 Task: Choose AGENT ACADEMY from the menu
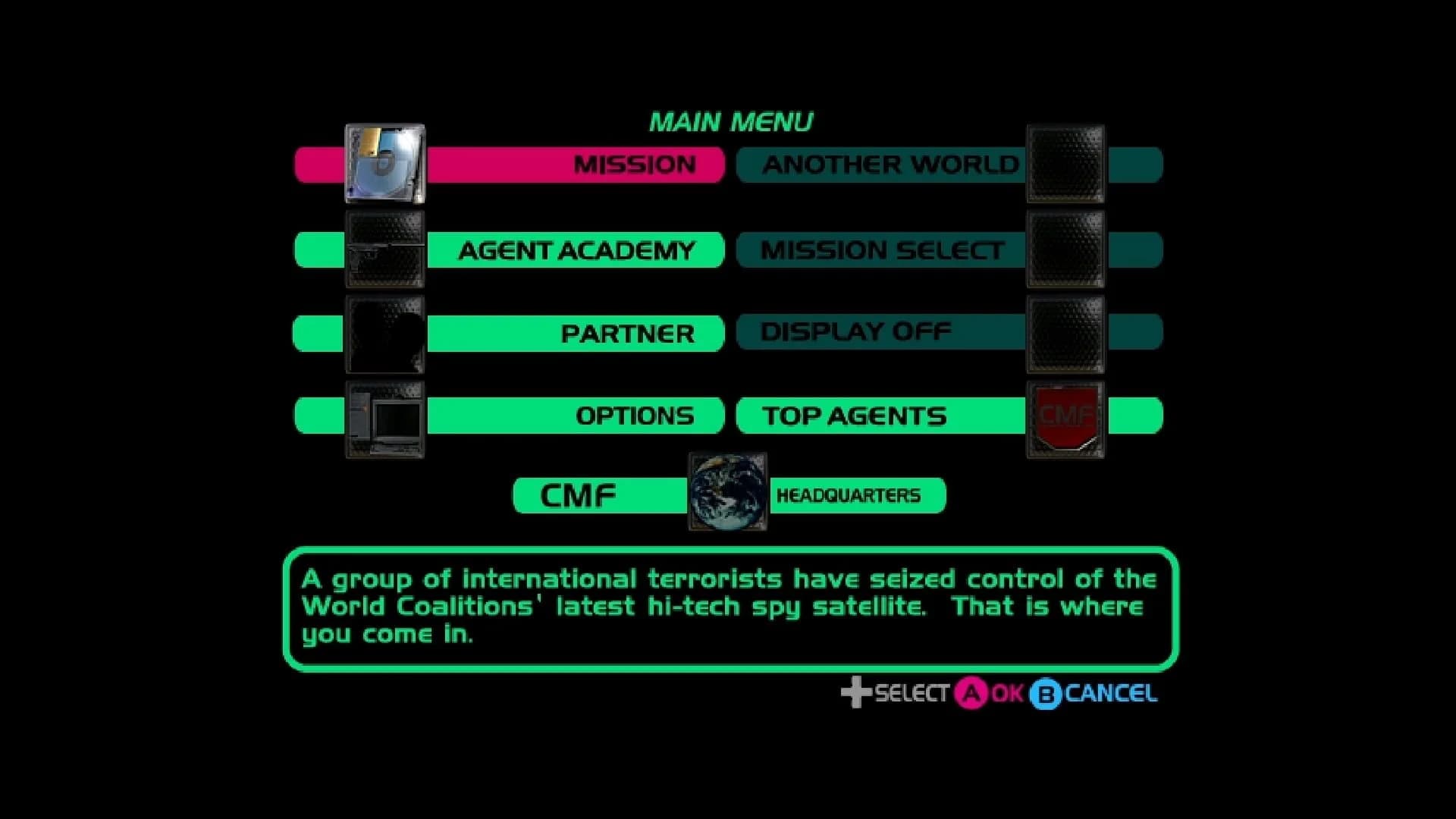576,250
